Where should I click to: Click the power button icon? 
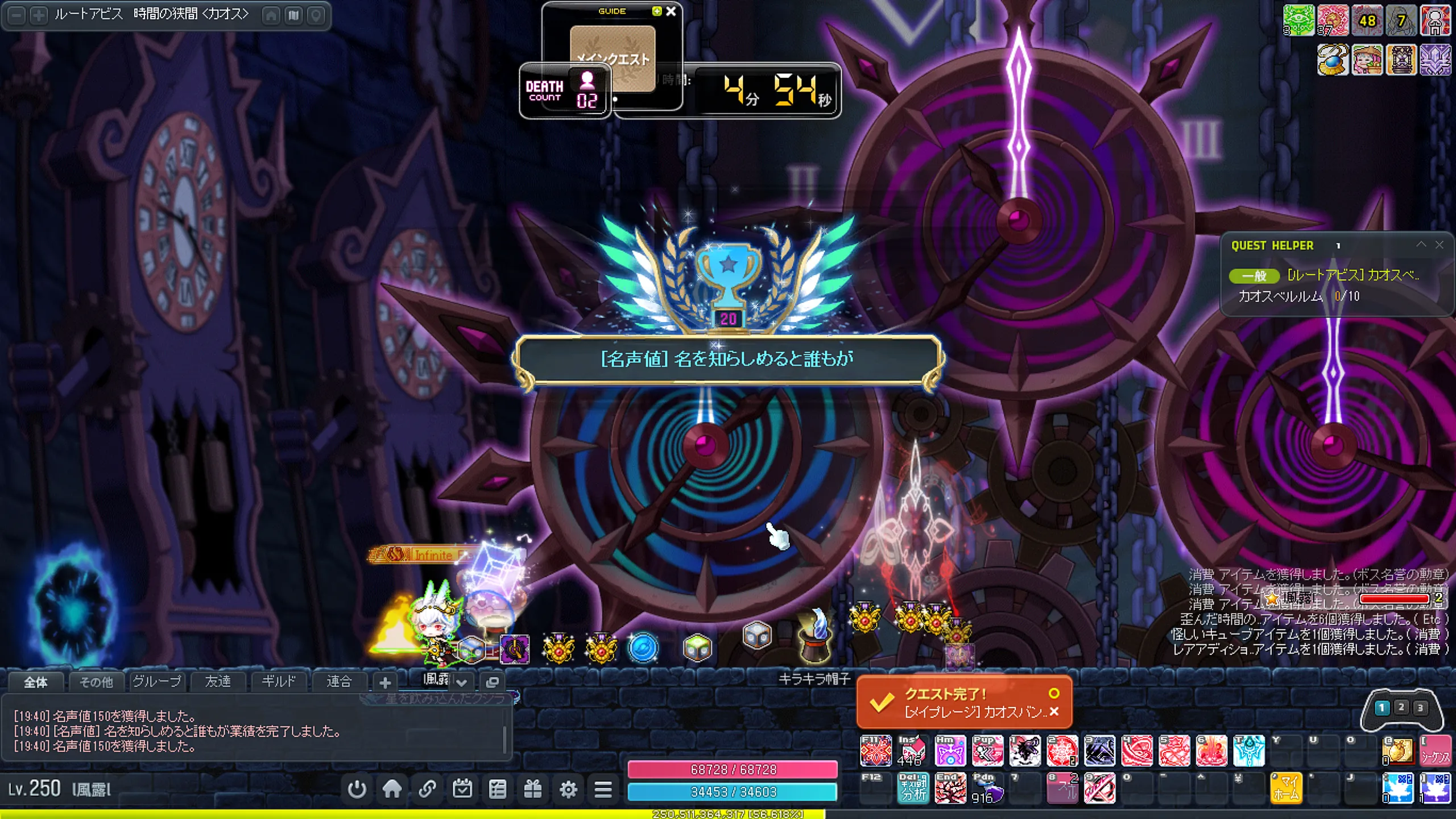[x=357, y=789]
